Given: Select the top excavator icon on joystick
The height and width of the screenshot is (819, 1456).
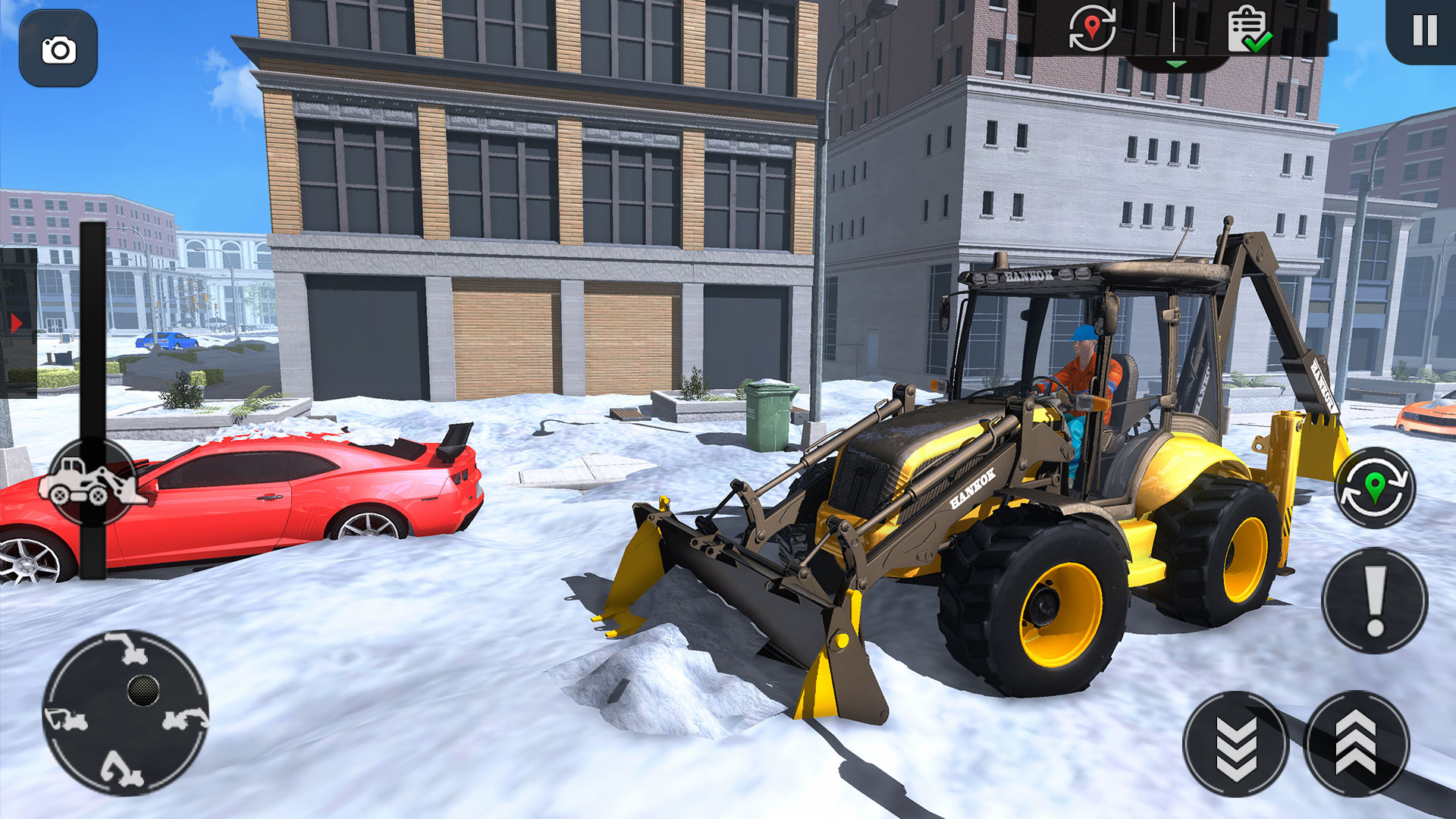Looking at the screenshot, I should (127, 648).
